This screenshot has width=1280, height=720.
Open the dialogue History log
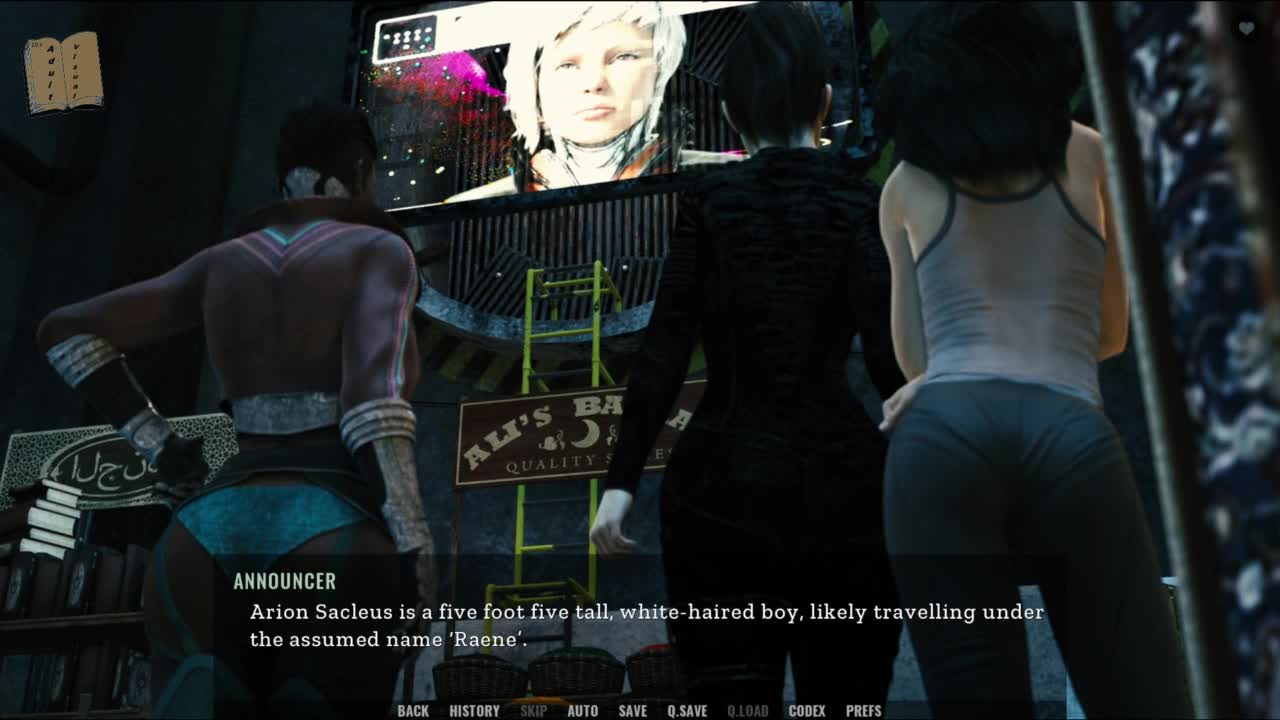[474, 711]
